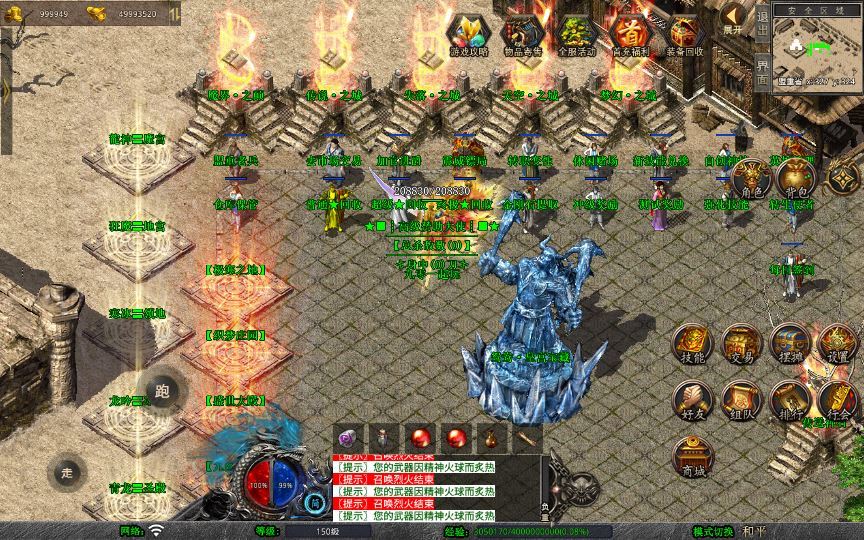Open the 商城 shop

point(692,457)
